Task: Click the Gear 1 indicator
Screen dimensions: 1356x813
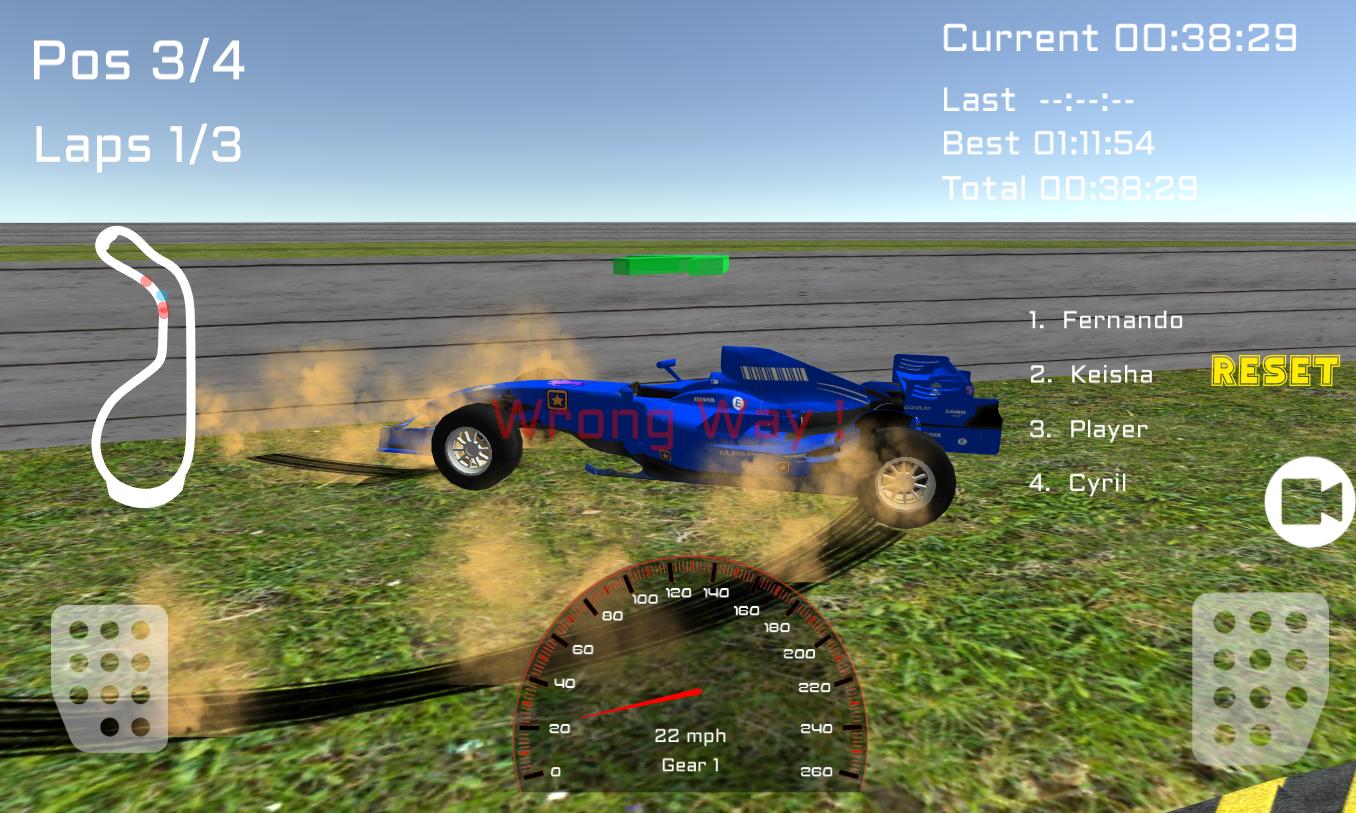Action: point(690,765)
